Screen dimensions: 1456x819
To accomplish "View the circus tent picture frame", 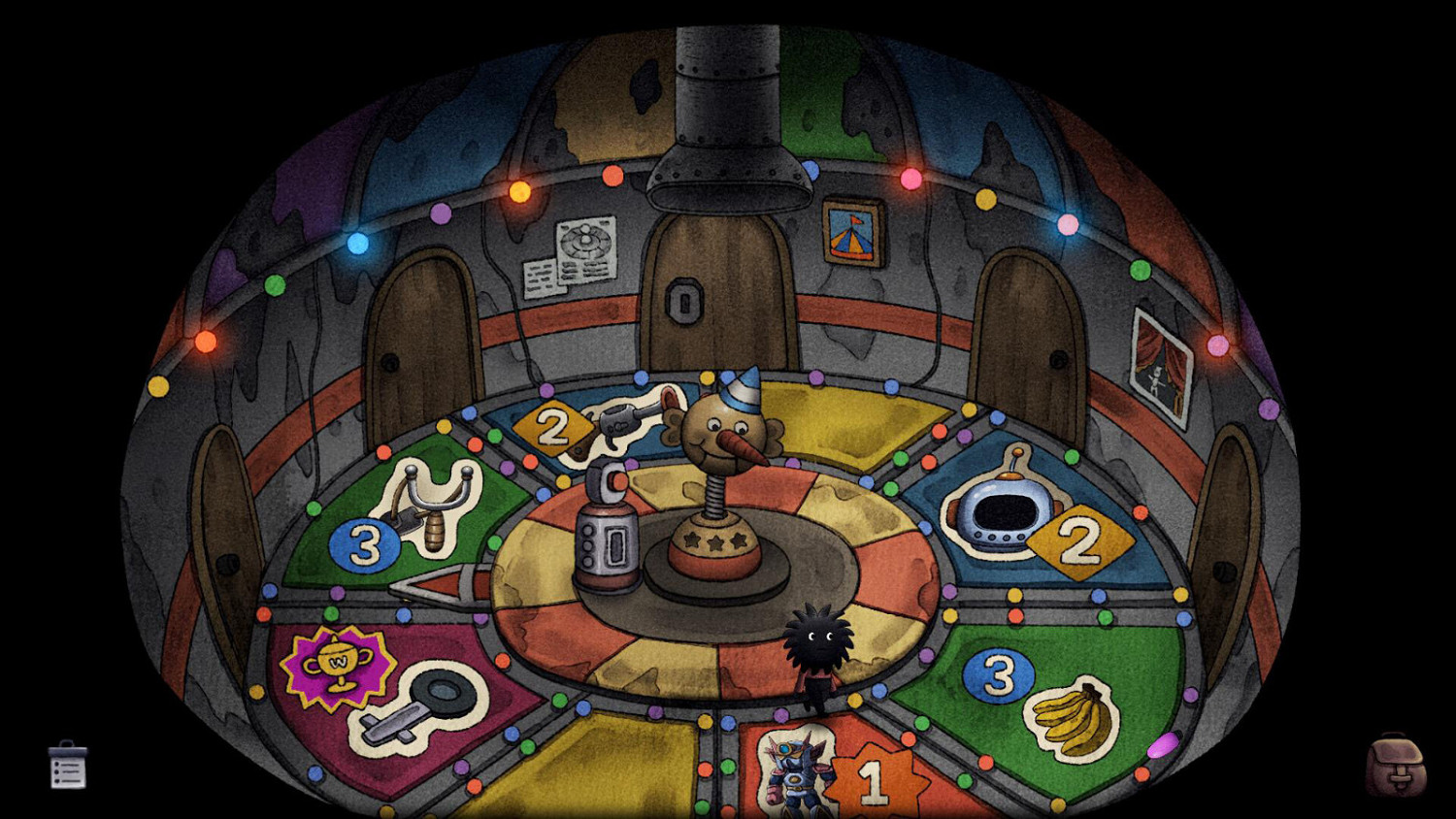I will click(852, 233).
